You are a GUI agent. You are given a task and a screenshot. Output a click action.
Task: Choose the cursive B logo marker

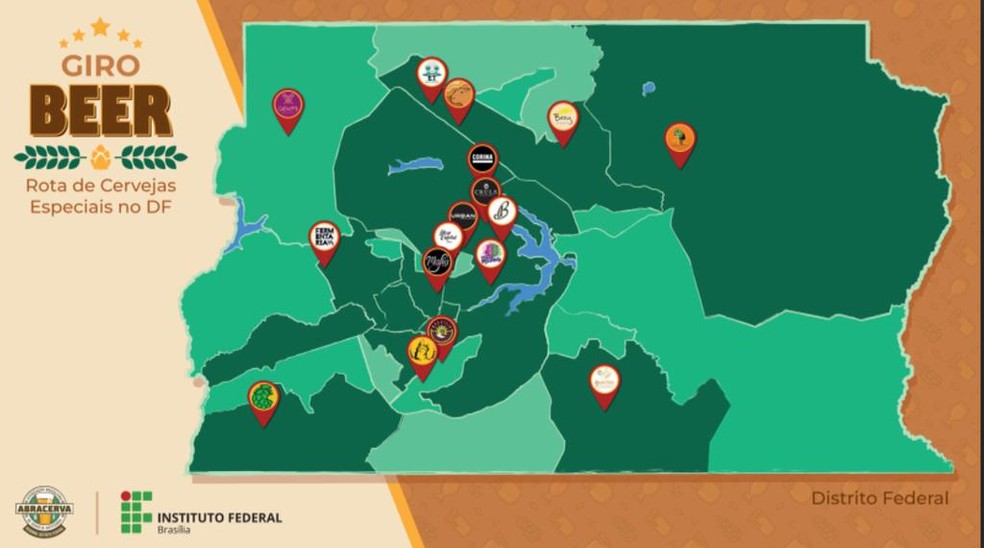pyautogui.click(x=501, y=213)
